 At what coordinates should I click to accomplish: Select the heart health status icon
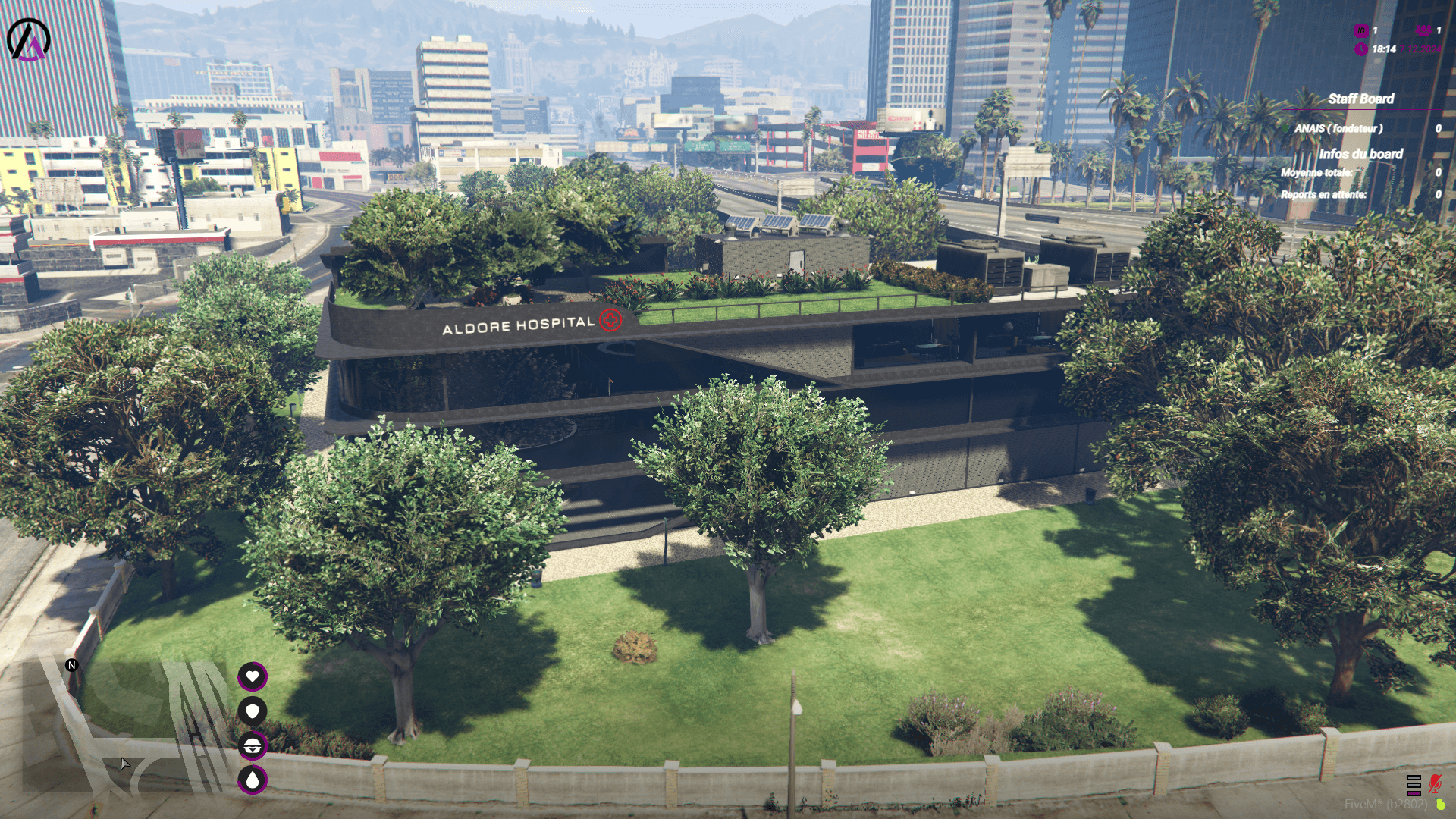tap(253, 676)
